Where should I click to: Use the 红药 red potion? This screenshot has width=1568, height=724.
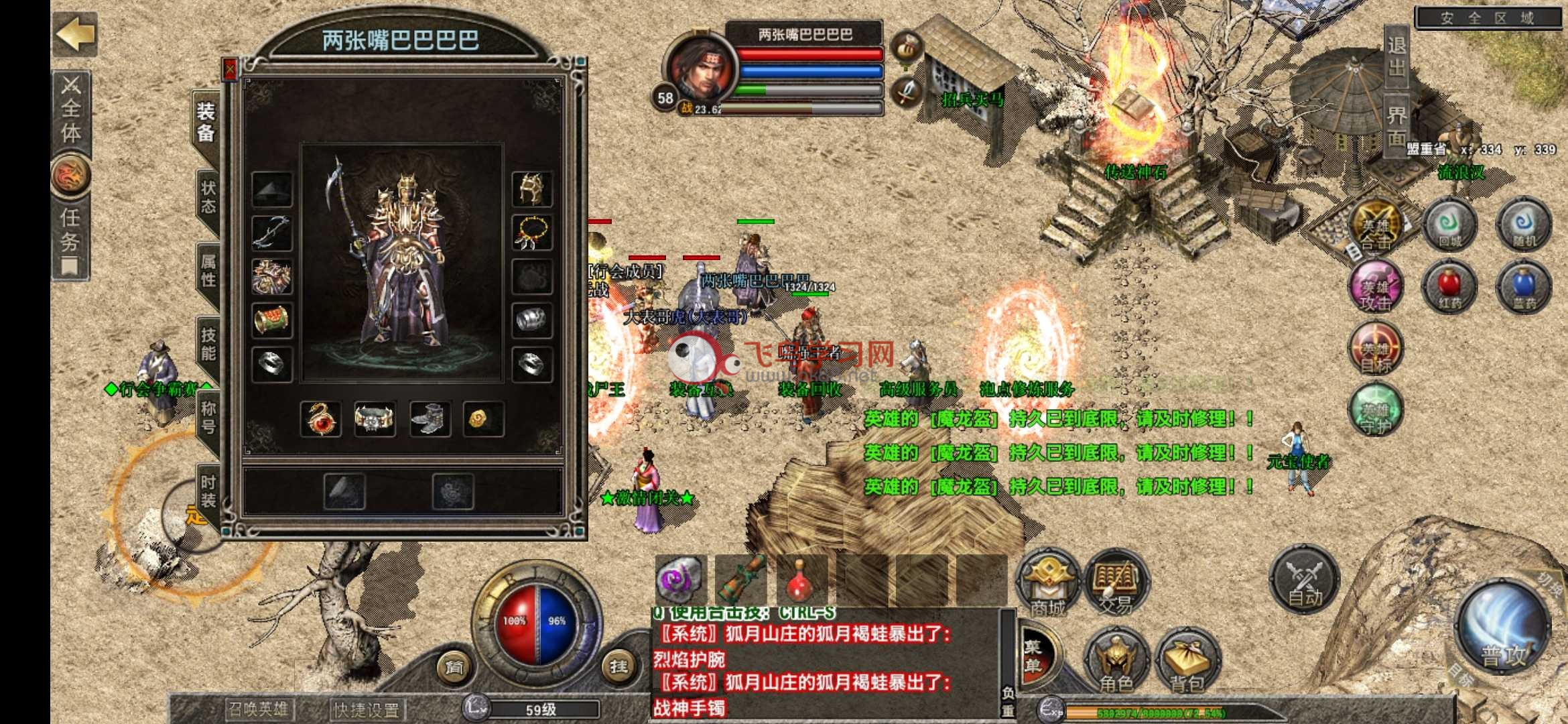pyautogui.click(x=1449, y=287)
